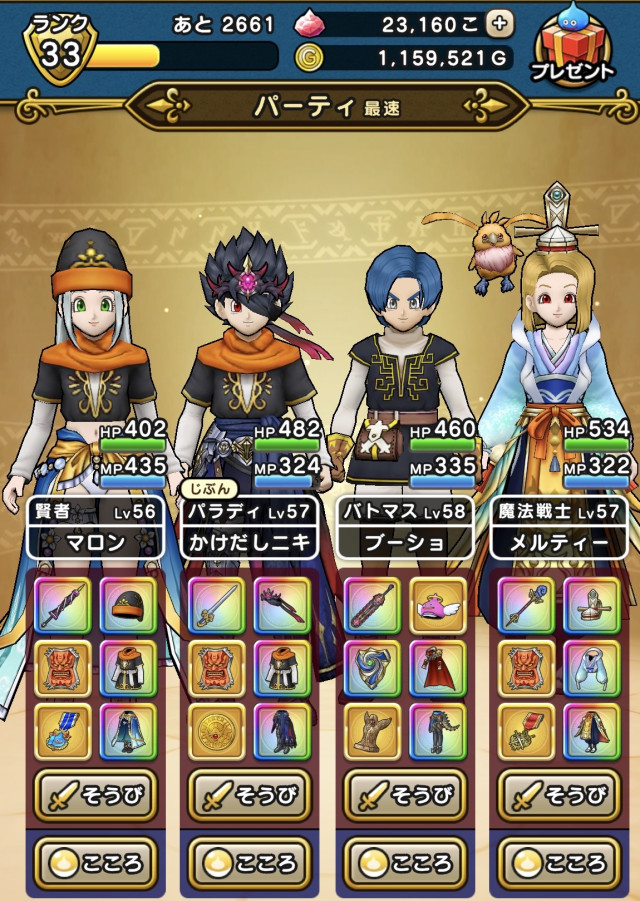Open こころ menu for ブーショ
Screen dimensions: 640x901
(404, 862)
